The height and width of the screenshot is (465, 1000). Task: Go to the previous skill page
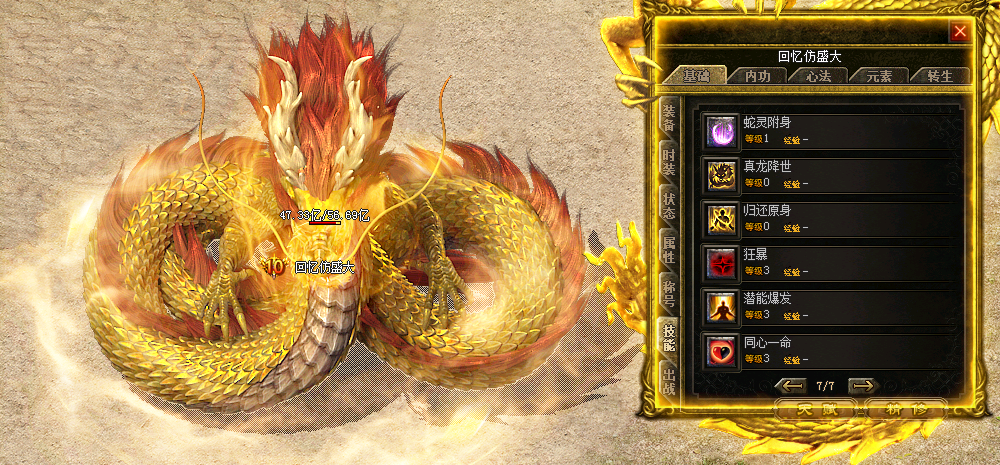coord(793,385)
